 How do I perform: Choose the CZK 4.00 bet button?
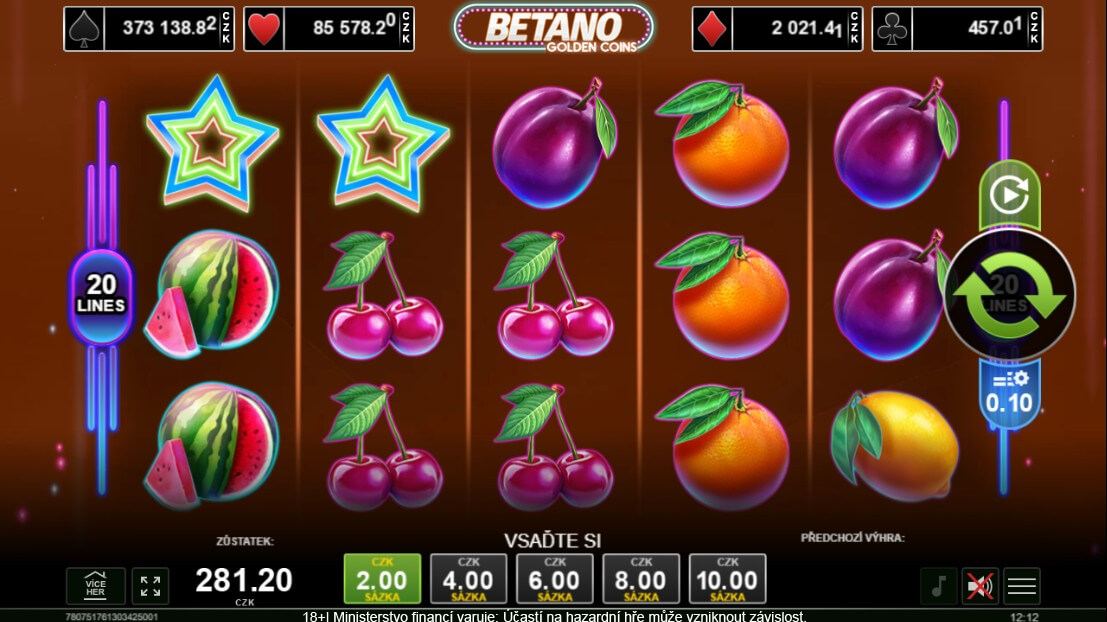(468, 579)
